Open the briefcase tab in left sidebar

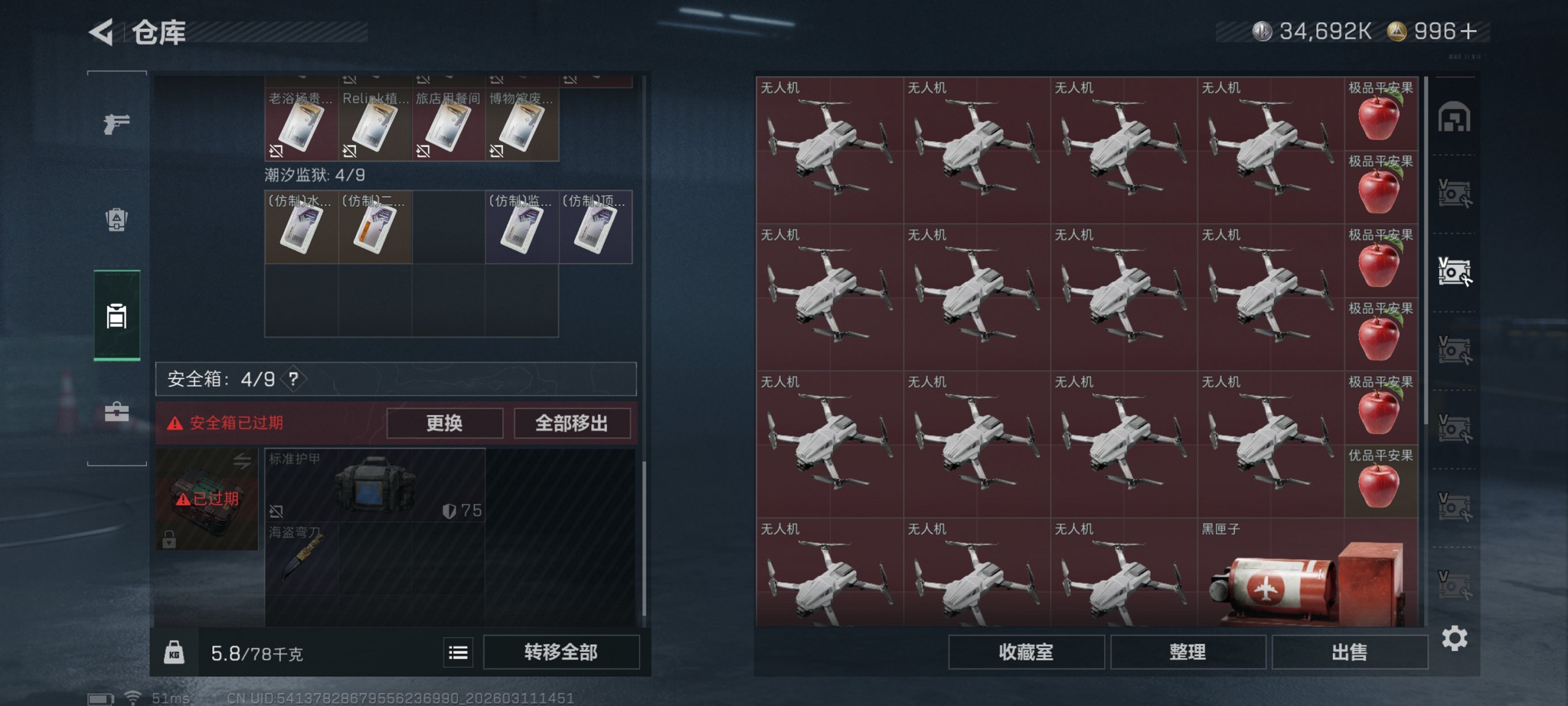116,412
